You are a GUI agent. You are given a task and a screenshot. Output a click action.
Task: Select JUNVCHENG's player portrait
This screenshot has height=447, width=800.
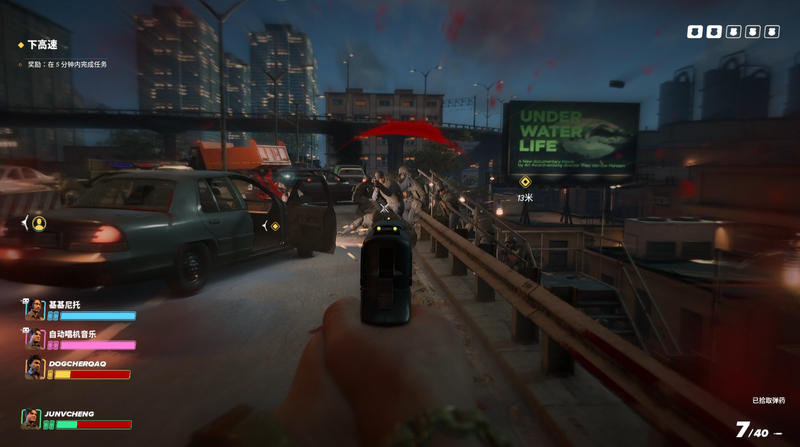click(x=32, y=419)
